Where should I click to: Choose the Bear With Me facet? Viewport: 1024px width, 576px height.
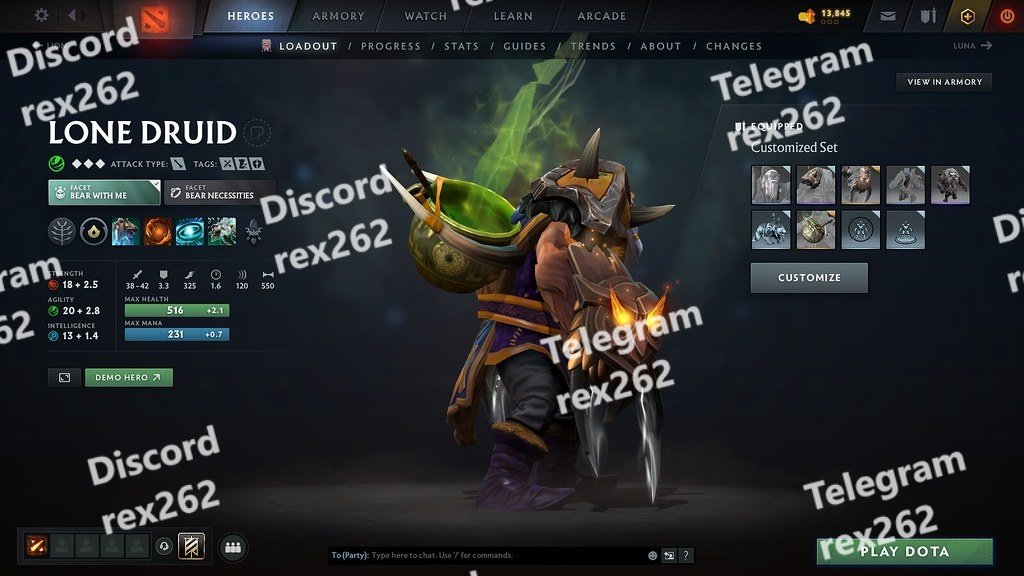tap(104, 193)
